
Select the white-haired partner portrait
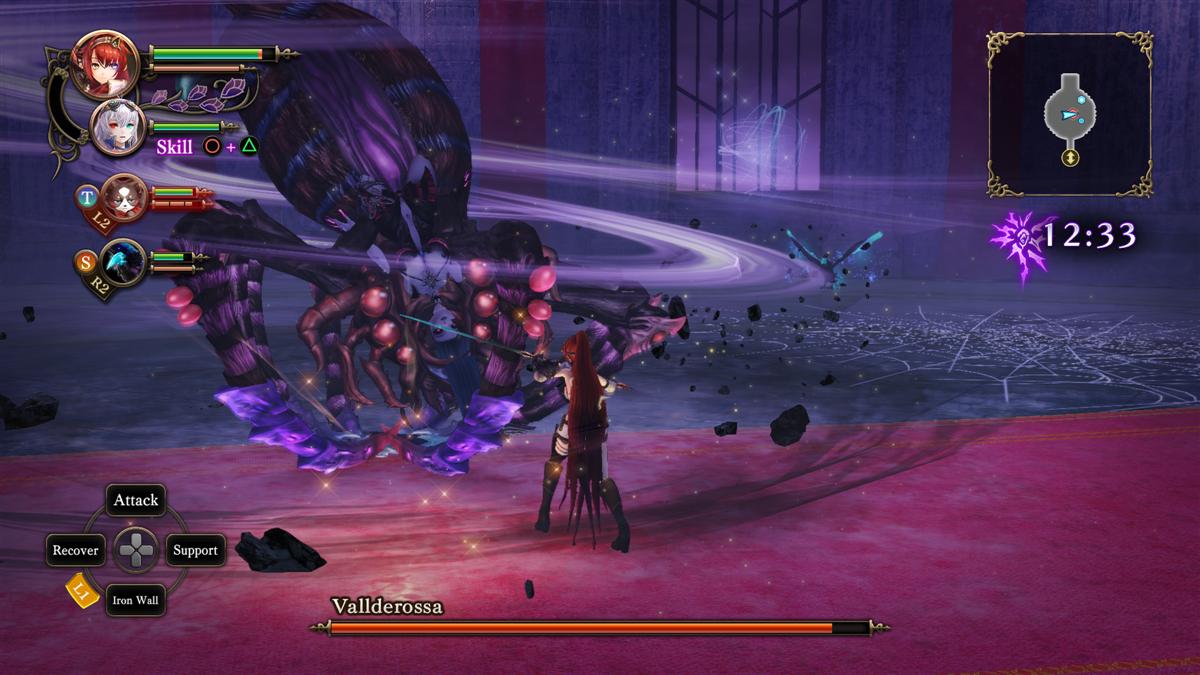pyautogui.click(x=119, y=127)
